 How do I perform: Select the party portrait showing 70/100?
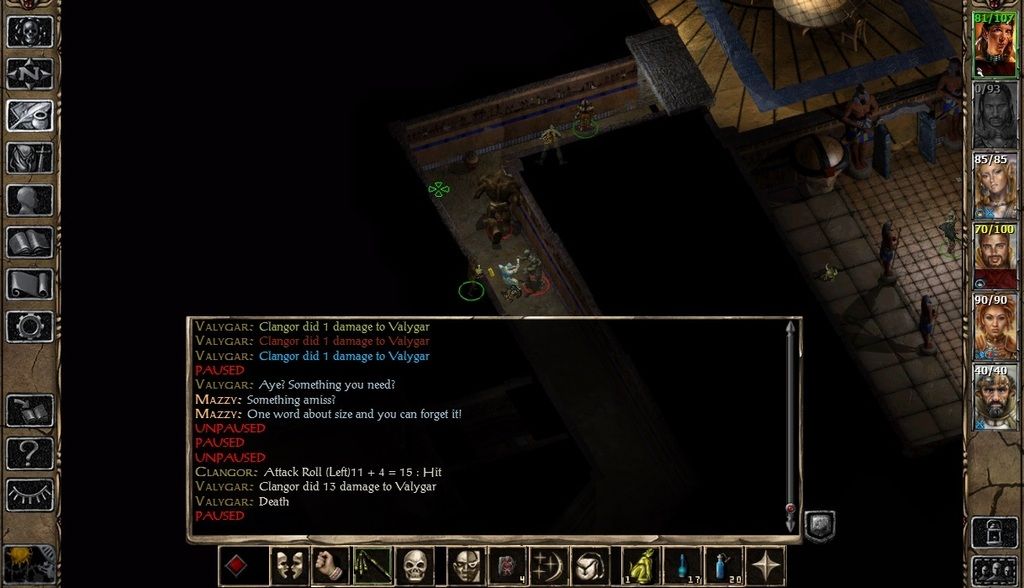click(x=995, y=256)
